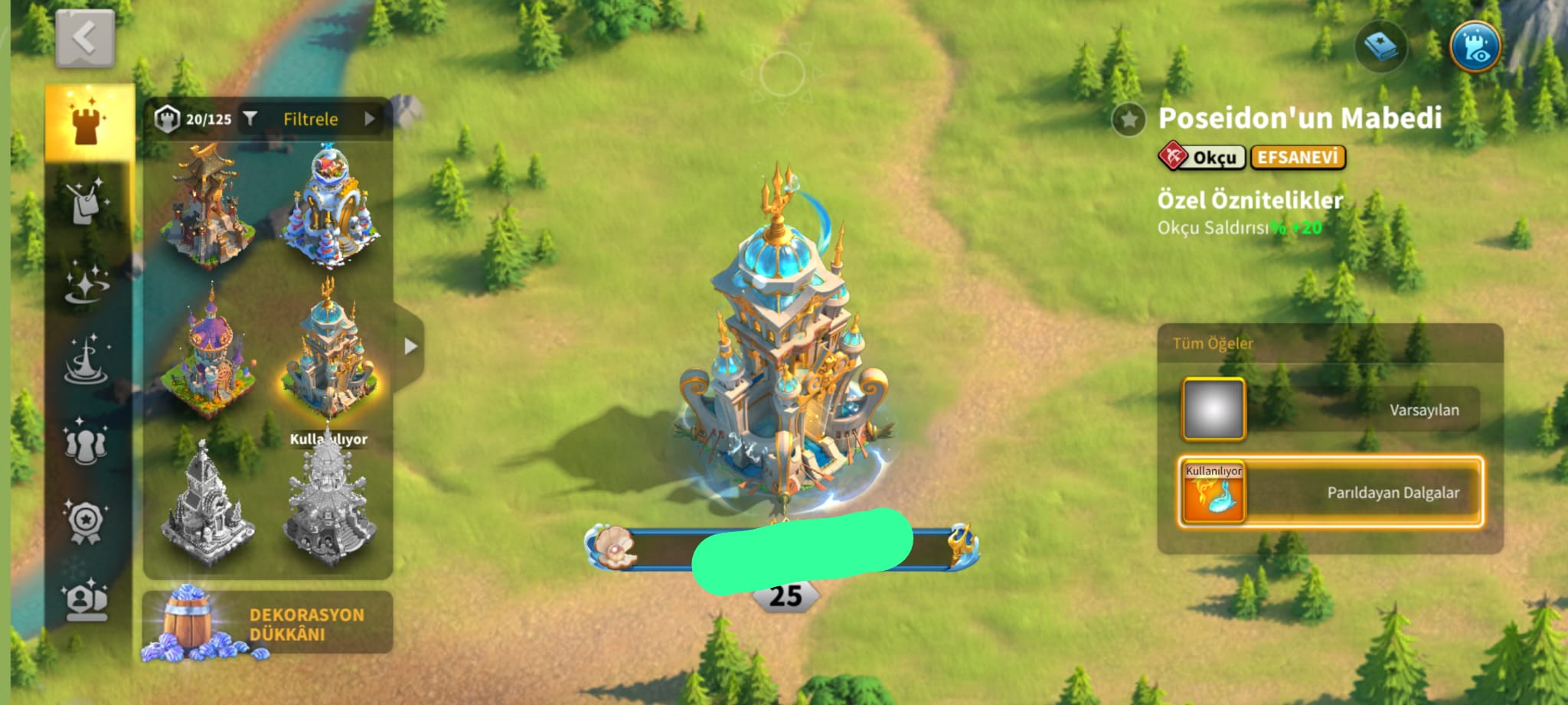
Task: Choose the Varsayılan default effect
Action: coord(1330,410)
